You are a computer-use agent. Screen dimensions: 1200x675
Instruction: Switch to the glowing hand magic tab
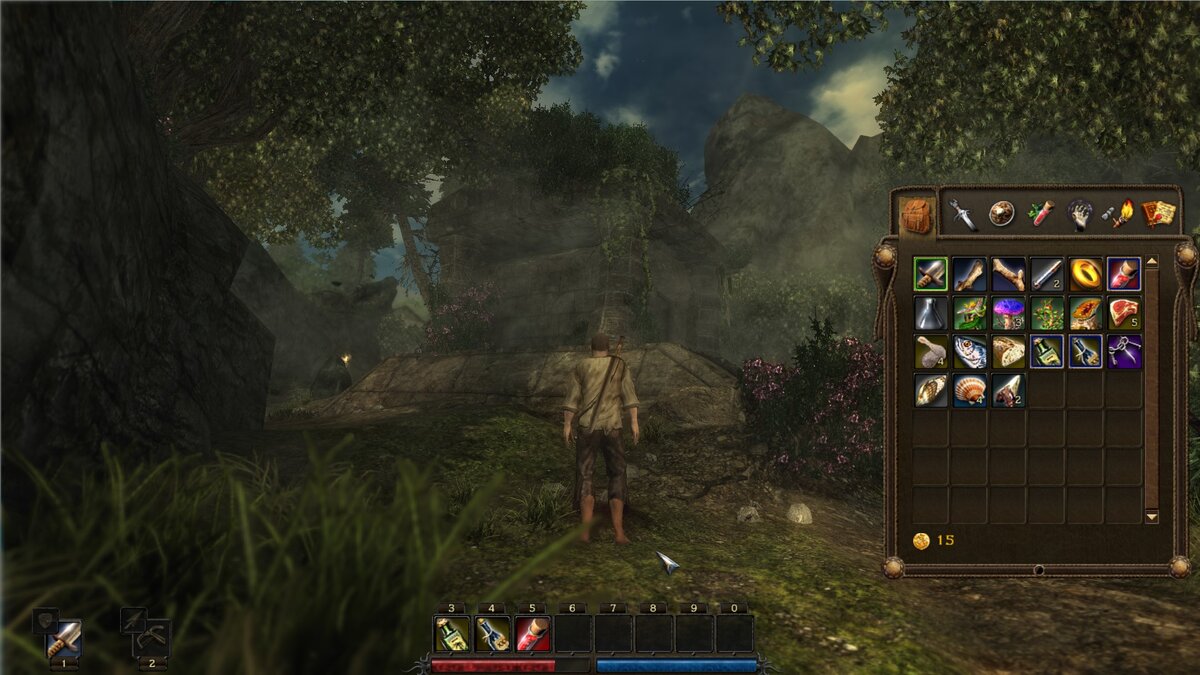(1080, 214)
